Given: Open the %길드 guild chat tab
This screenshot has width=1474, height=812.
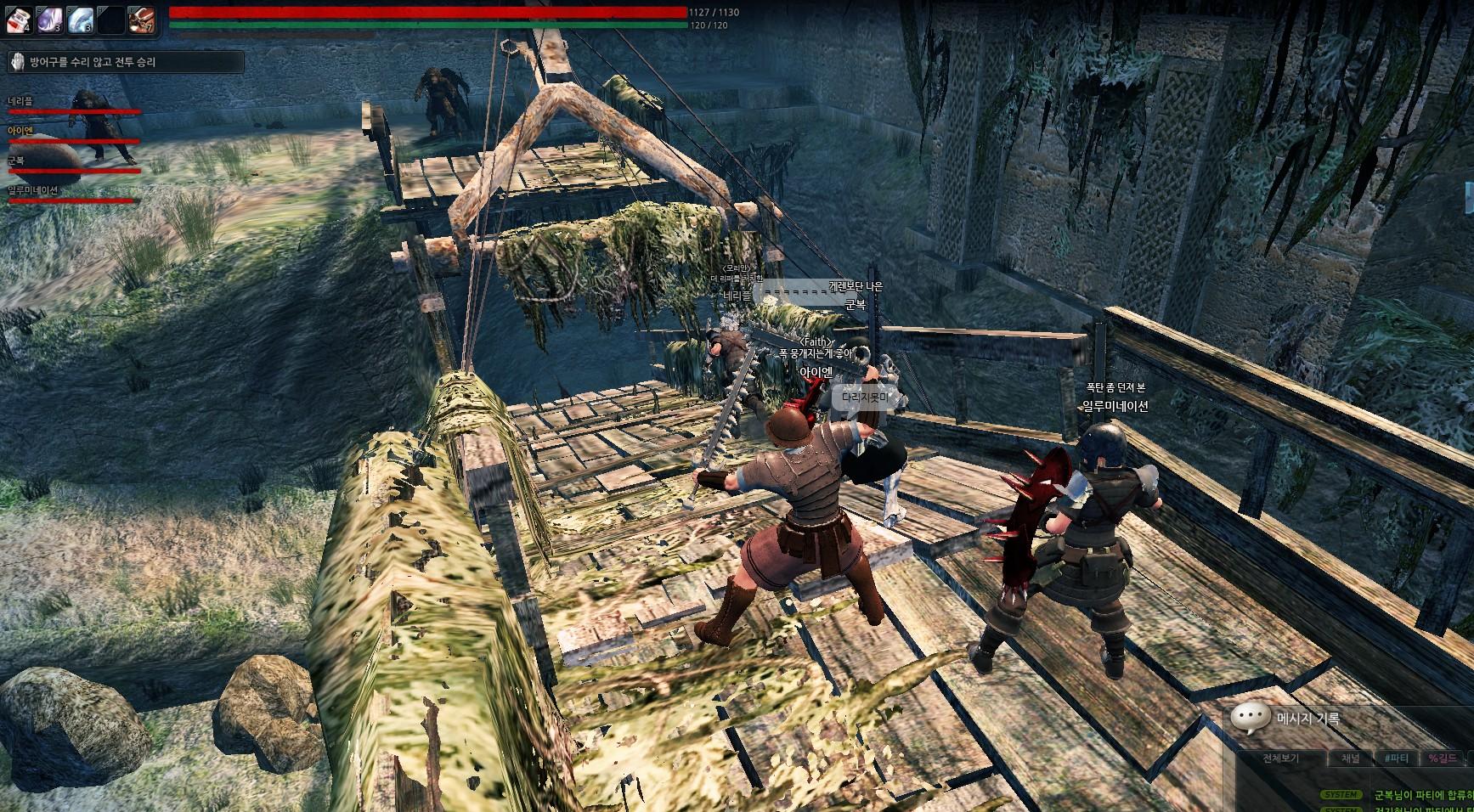Looking at the screenshot, I should (1442, 758).
